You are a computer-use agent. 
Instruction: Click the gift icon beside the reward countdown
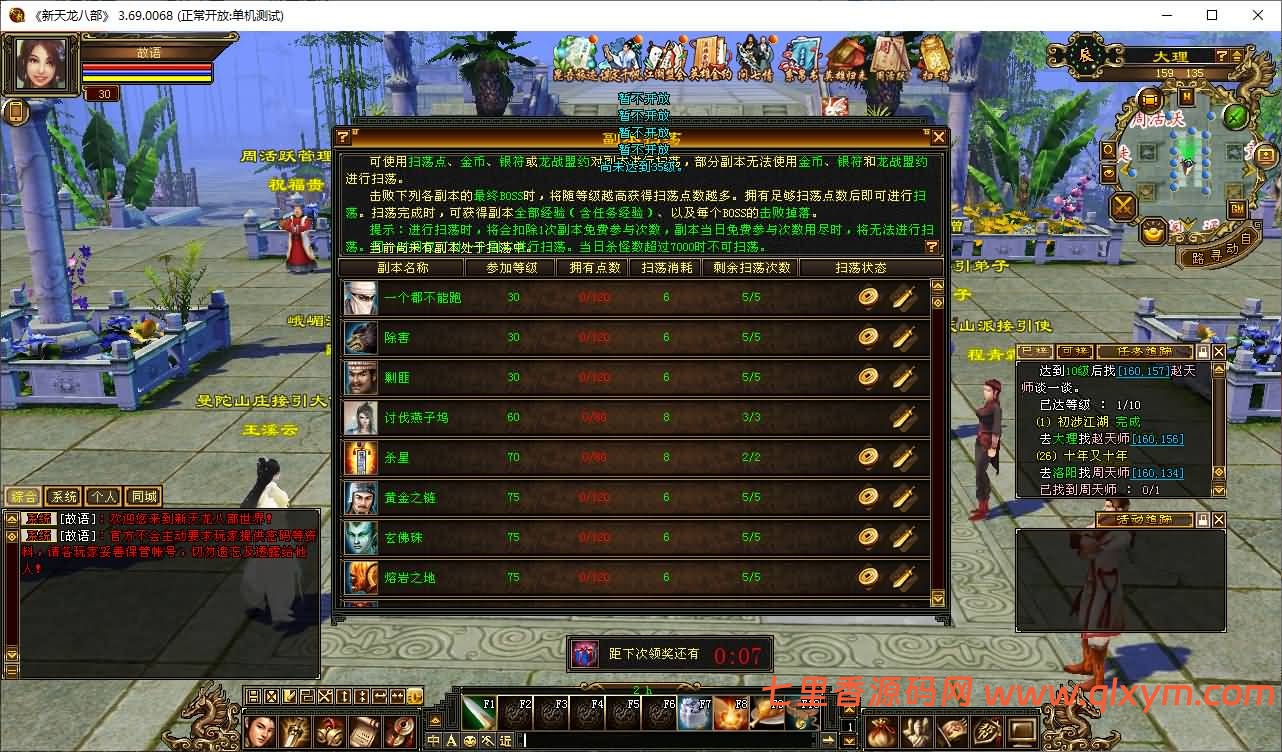[583, 653]
